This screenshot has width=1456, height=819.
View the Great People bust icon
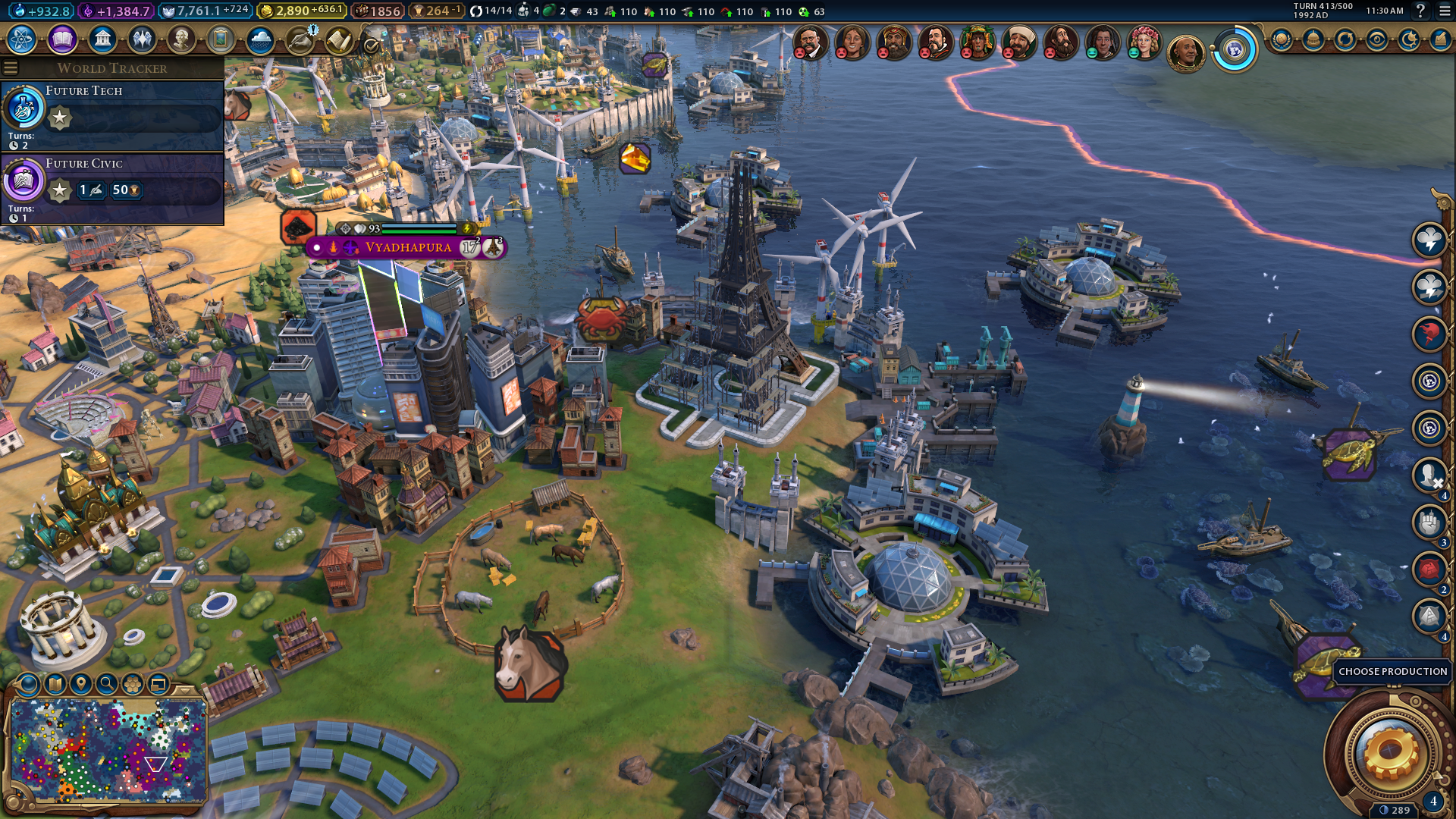[x=181, y=39]
